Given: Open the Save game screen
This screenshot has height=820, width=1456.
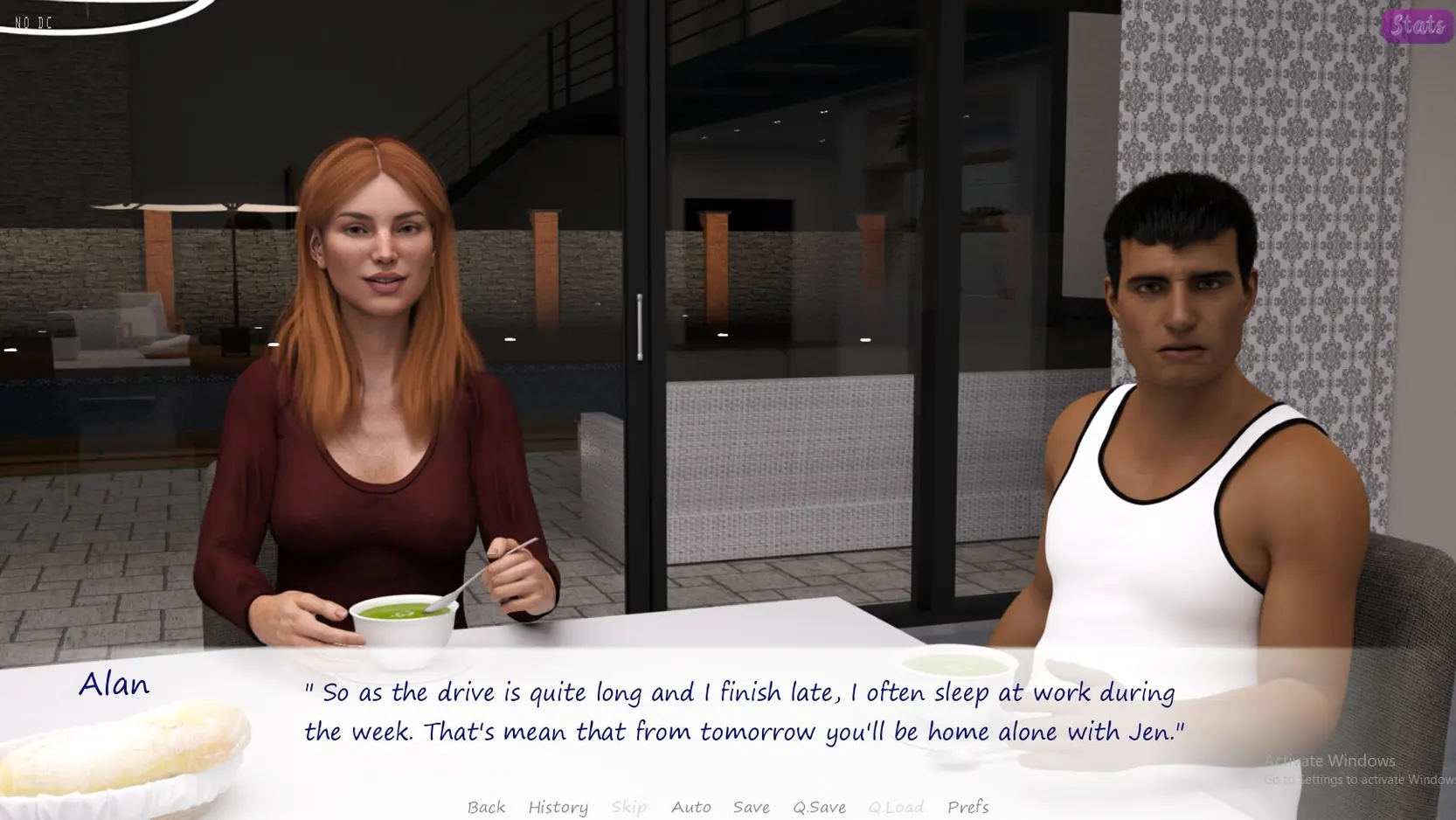Looking at the screenshot, I should coord(752,806).
